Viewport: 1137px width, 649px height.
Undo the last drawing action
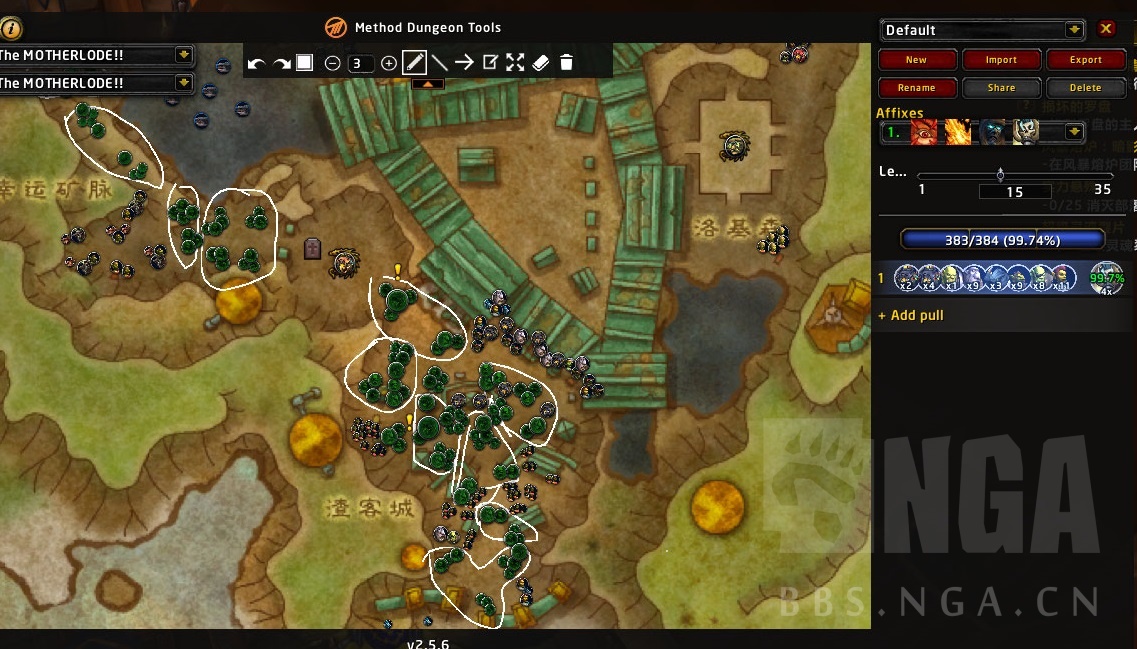coord(256,64)
